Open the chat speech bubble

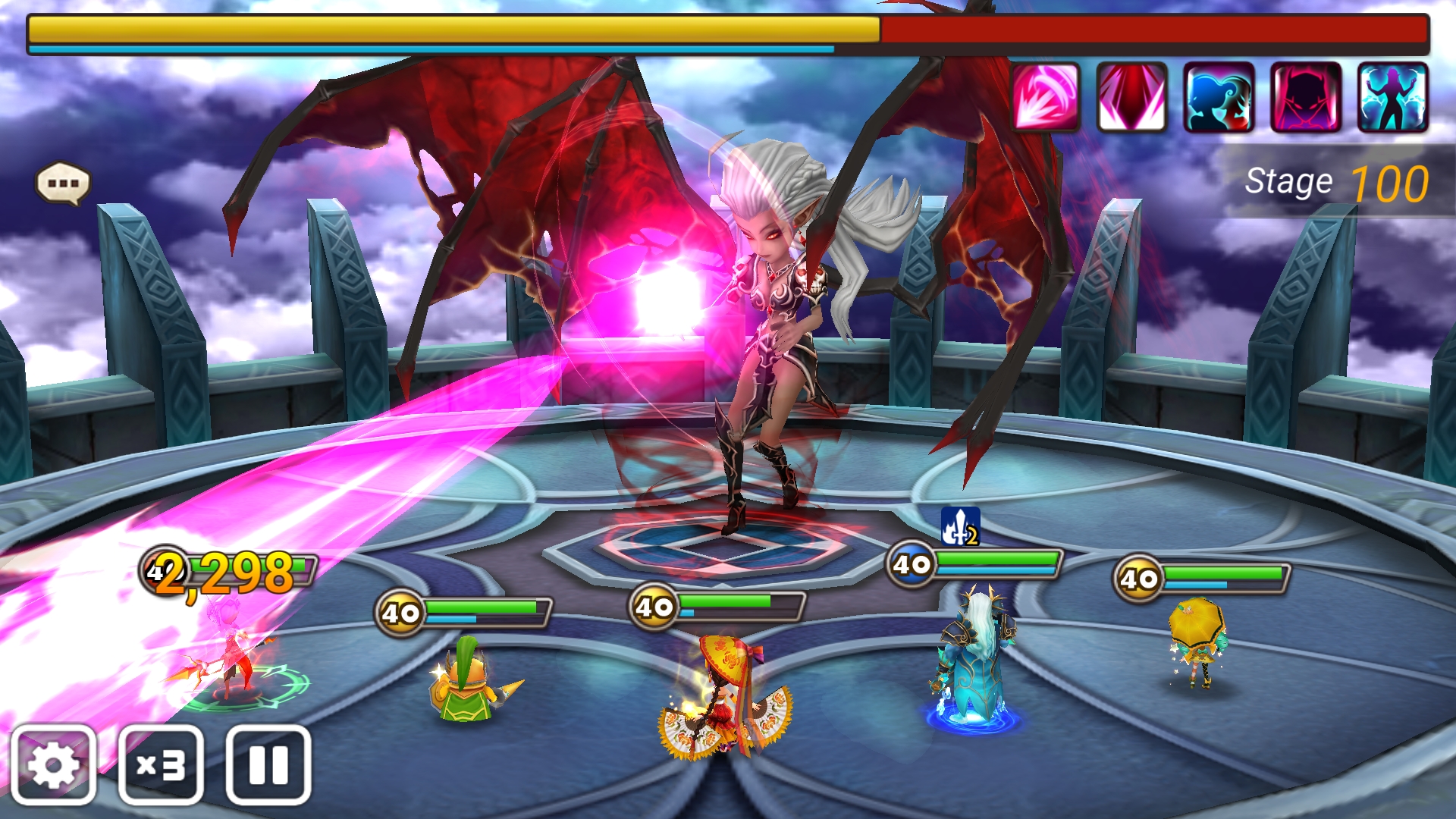click(x=63, y=184)
